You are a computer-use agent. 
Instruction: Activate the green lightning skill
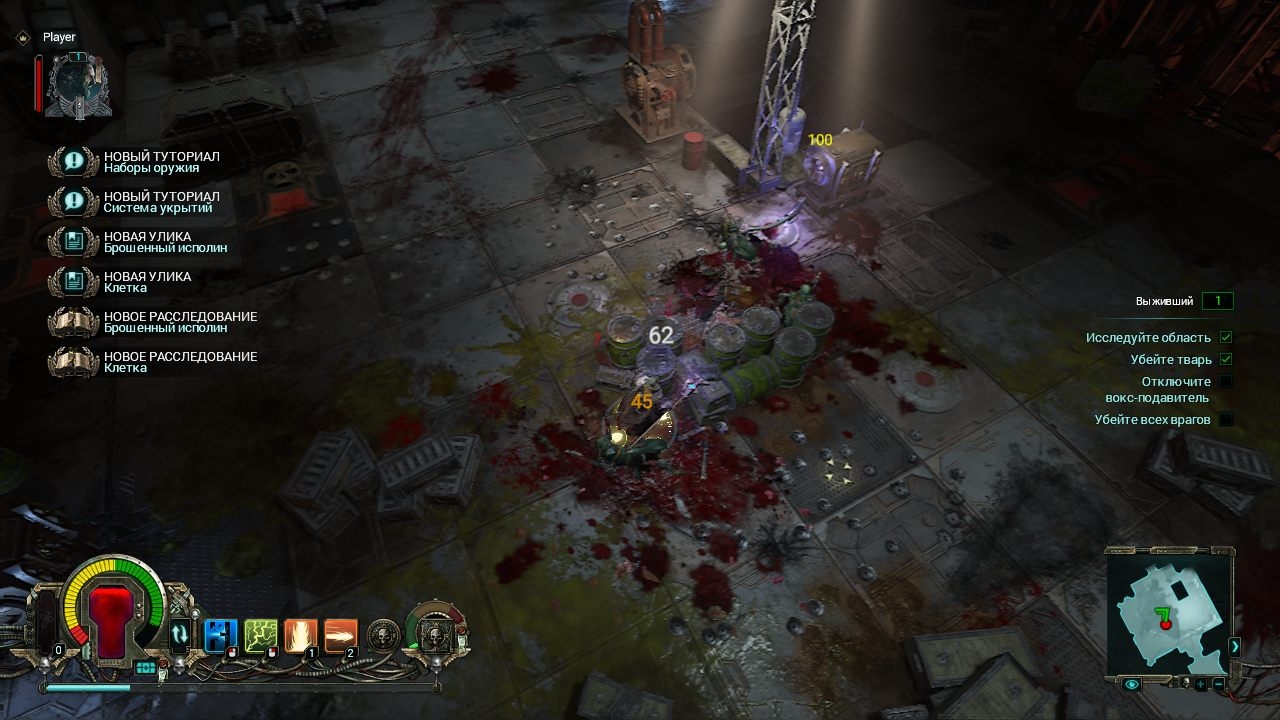click(x=260, y=635)
